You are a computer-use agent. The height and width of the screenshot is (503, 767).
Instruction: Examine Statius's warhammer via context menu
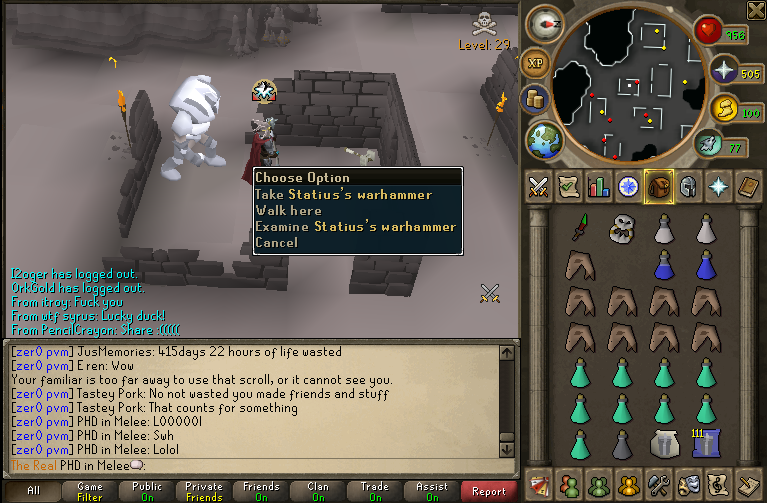(x=355, y=227)
